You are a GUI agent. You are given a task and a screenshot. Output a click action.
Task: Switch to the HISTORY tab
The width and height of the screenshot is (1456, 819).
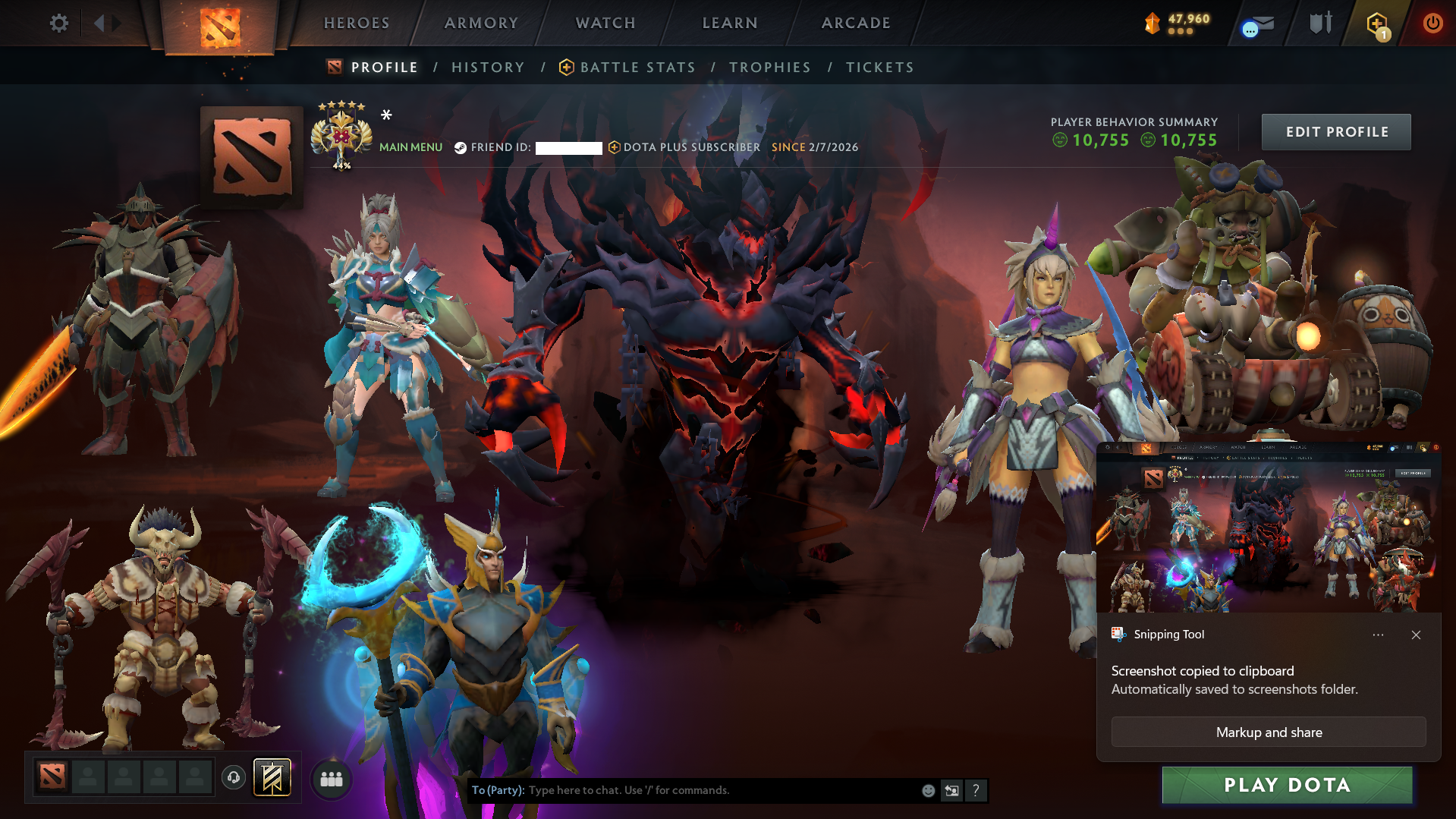coord(487,67)
